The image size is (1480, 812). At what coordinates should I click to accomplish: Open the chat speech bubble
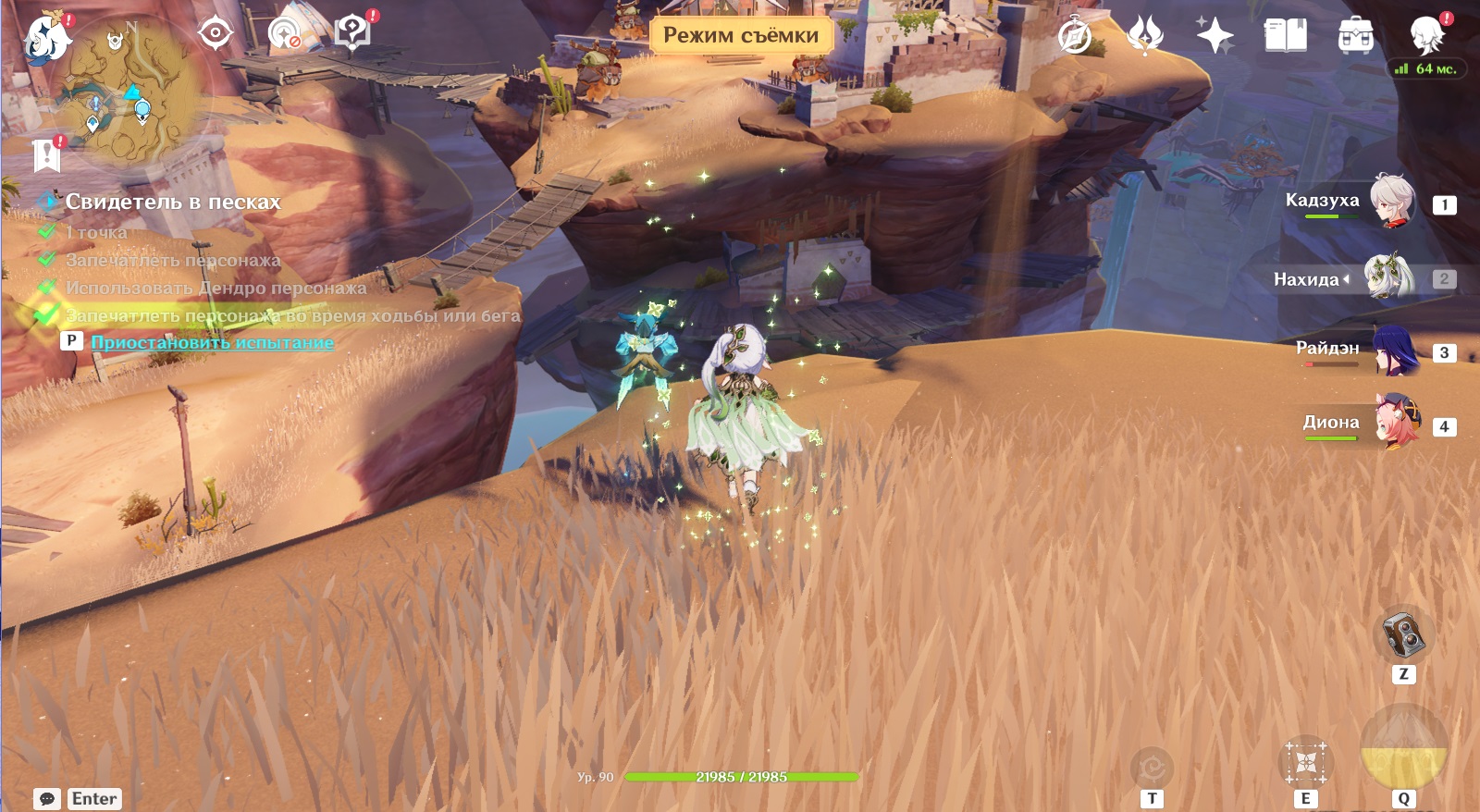point(47,798)
